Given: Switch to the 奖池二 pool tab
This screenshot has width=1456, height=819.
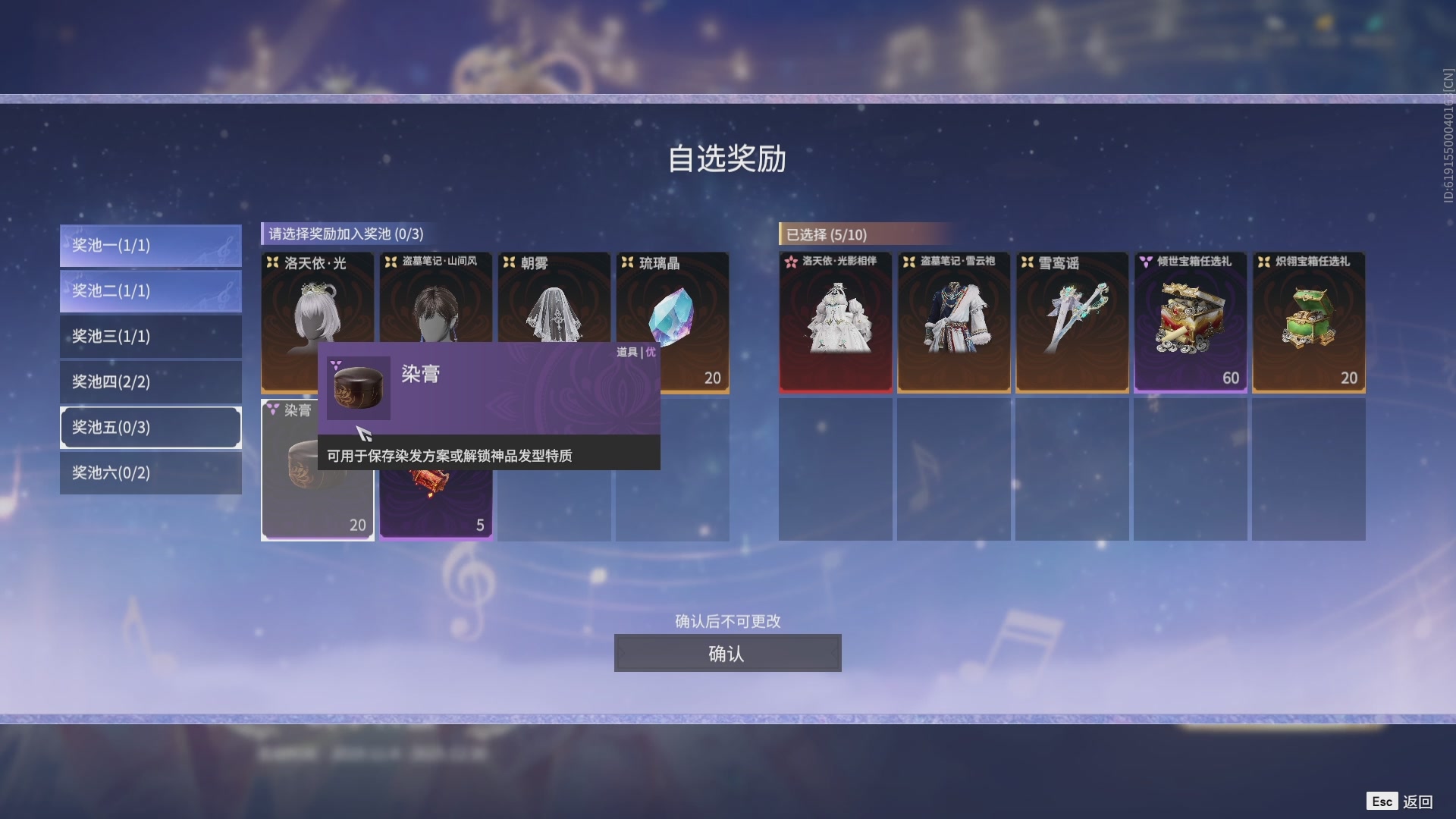Looking at the screenshot, I should 150,290.
